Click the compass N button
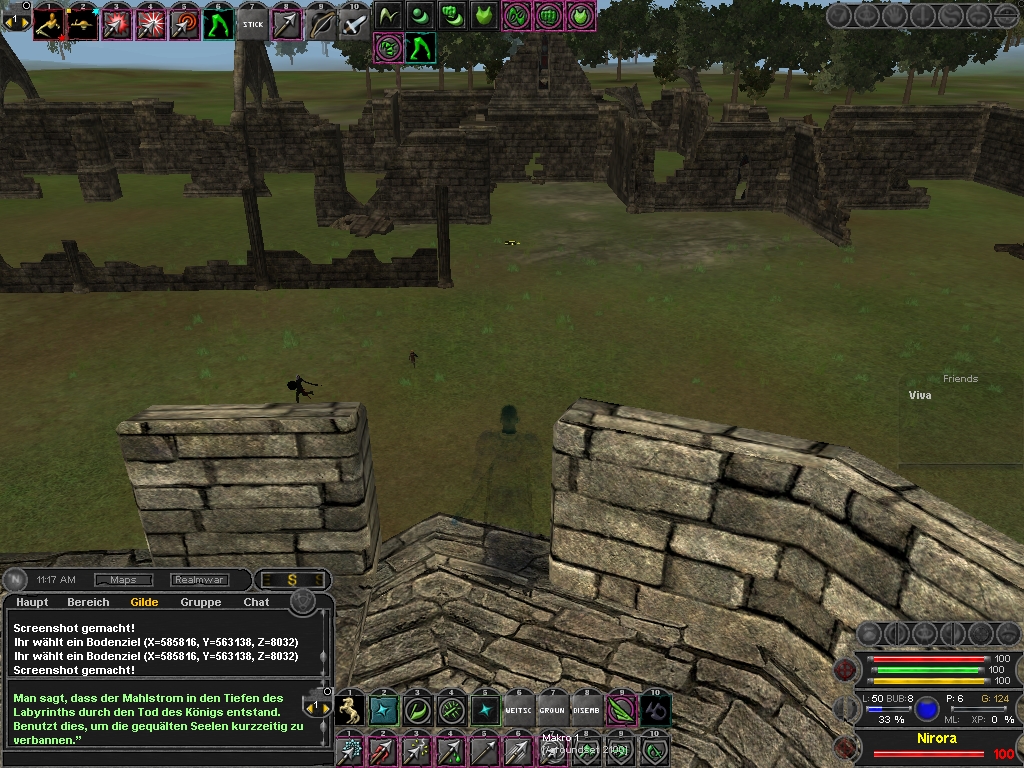The image size is (1024, 768). click(17, 580)
